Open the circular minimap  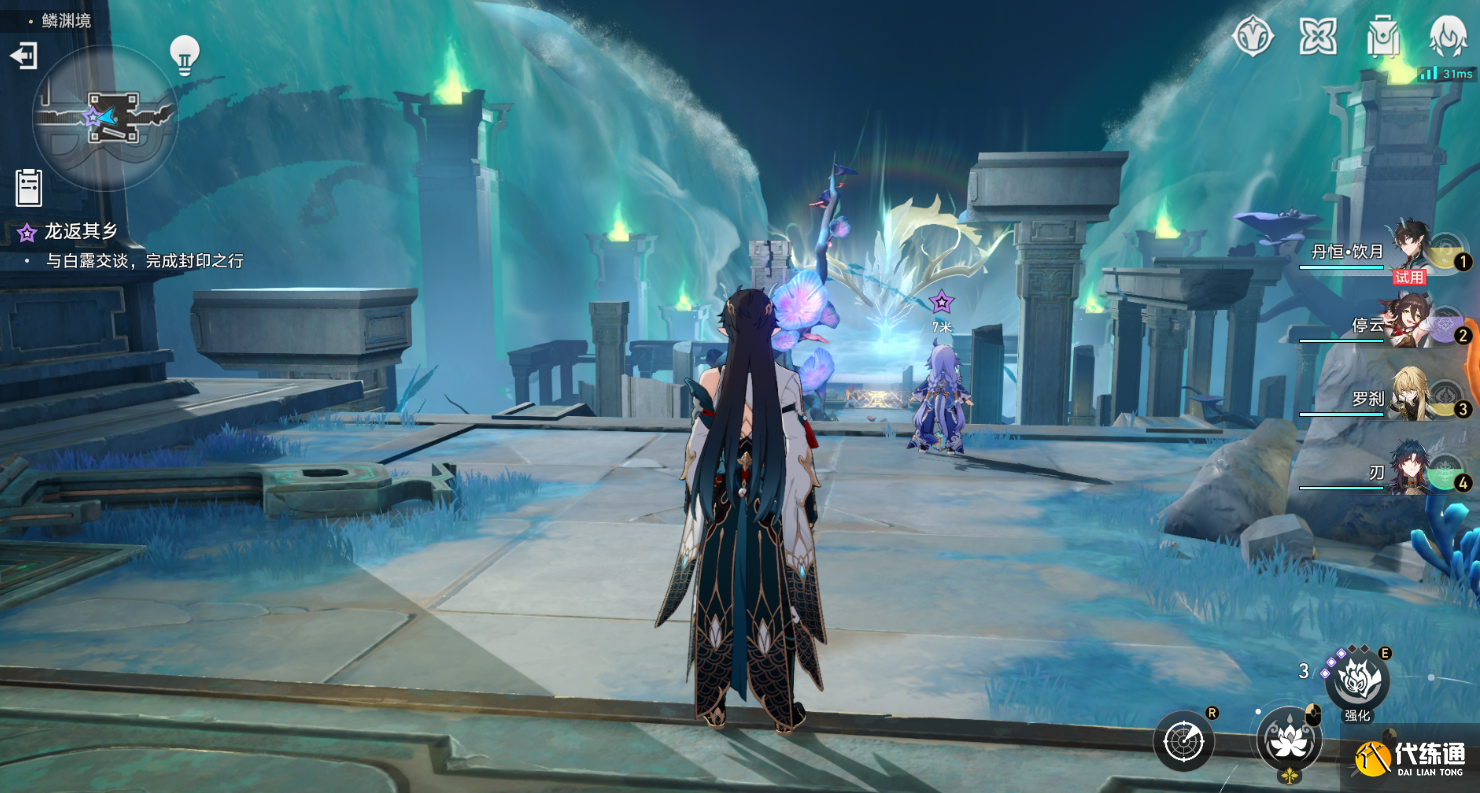click(x=105, y=117)
